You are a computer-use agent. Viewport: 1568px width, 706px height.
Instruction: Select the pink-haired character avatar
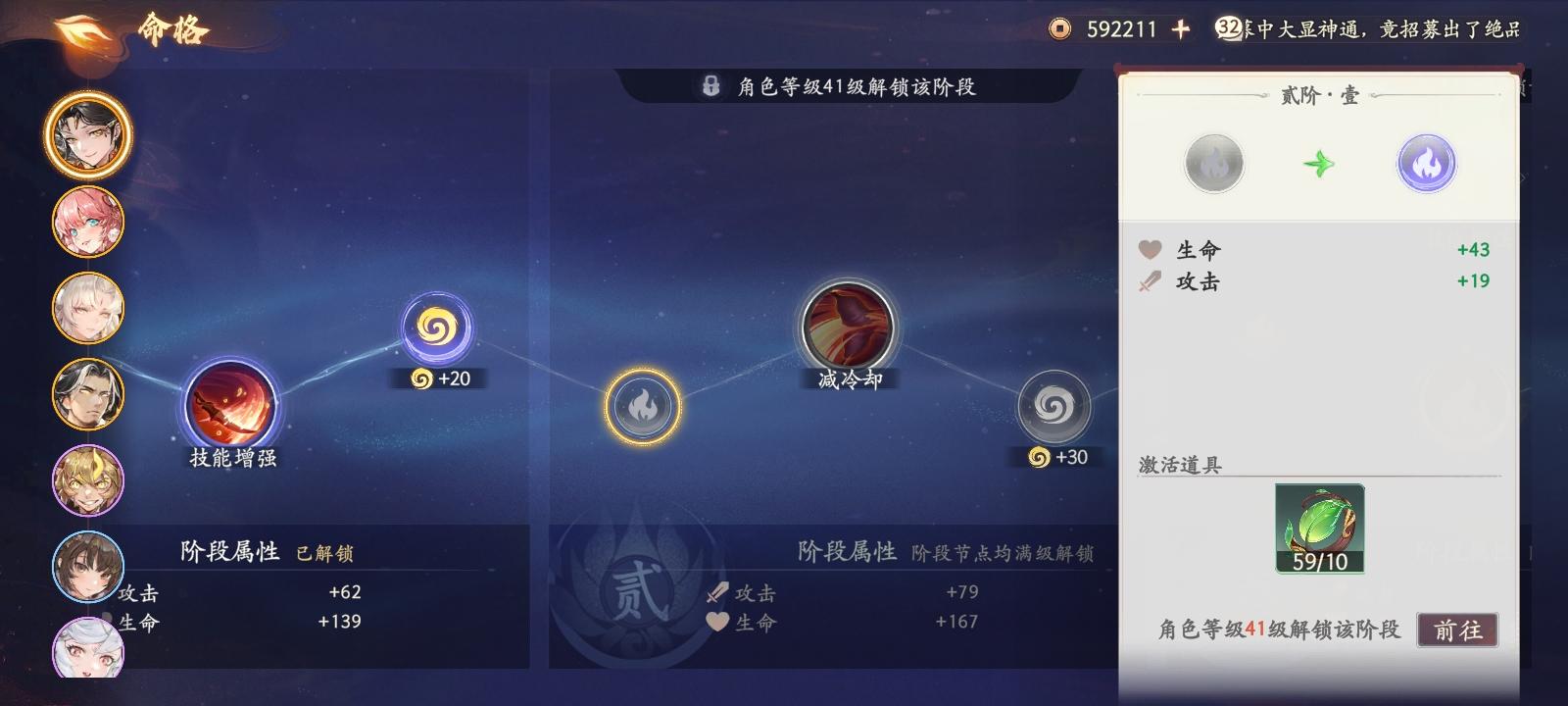pos(87,223)
